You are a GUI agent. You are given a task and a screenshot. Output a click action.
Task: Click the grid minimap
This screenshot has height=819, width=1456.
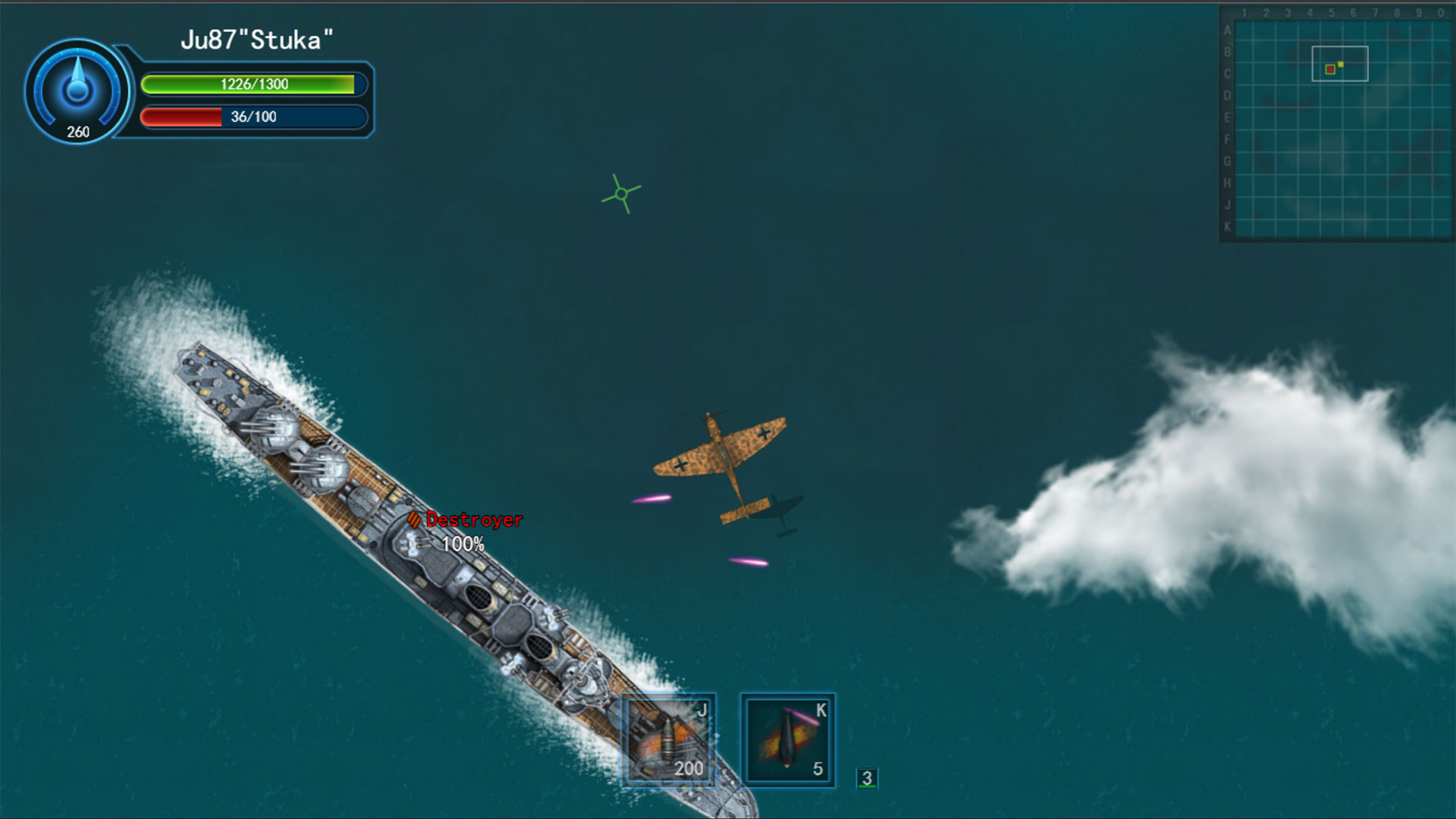click(x=1339, y=126)
